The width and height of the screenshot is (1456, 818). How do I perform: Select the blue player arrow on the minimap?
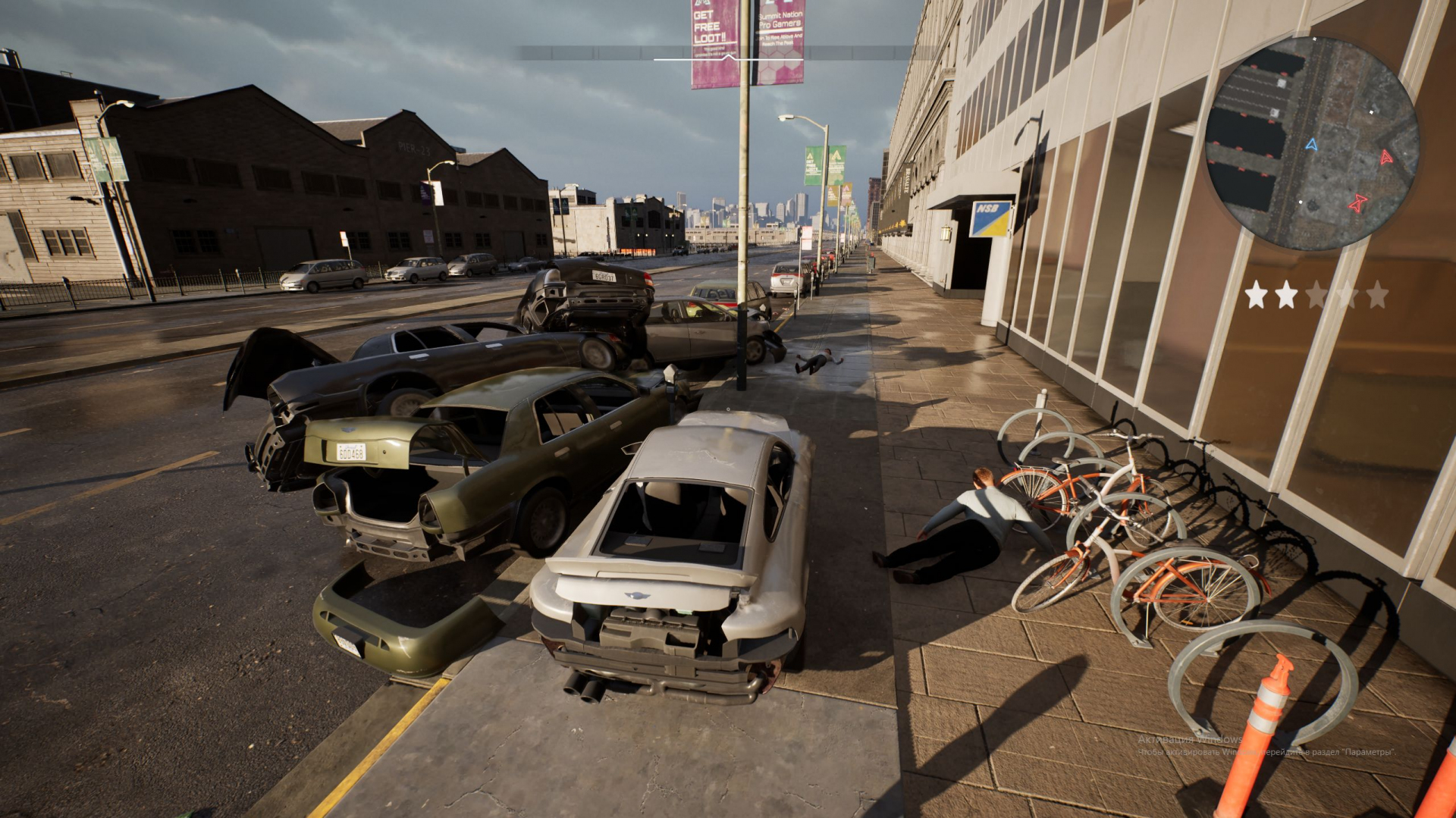1312,144
